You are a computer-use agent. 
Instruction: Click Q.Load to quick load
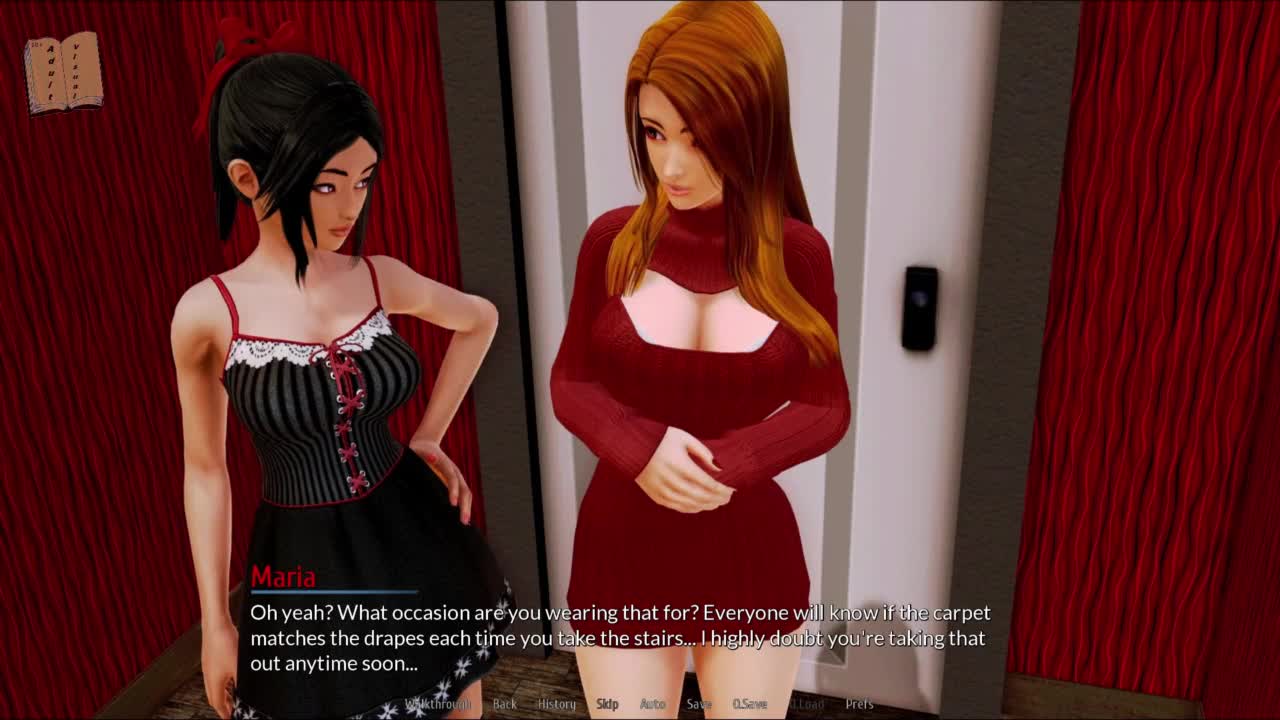pos(807,704)
